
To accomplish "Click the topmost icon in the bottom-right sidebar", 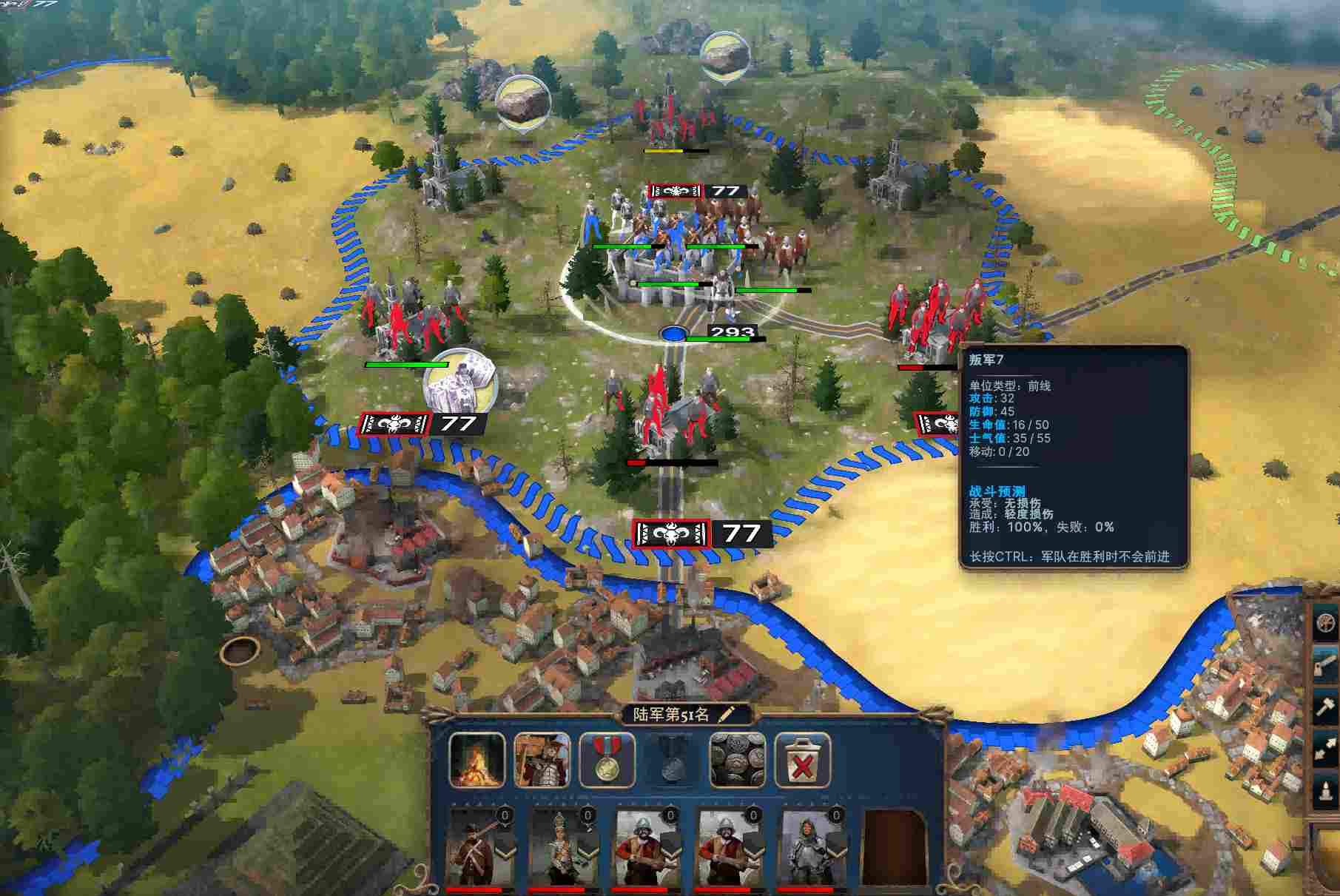I will click(x=1324, y=624).
